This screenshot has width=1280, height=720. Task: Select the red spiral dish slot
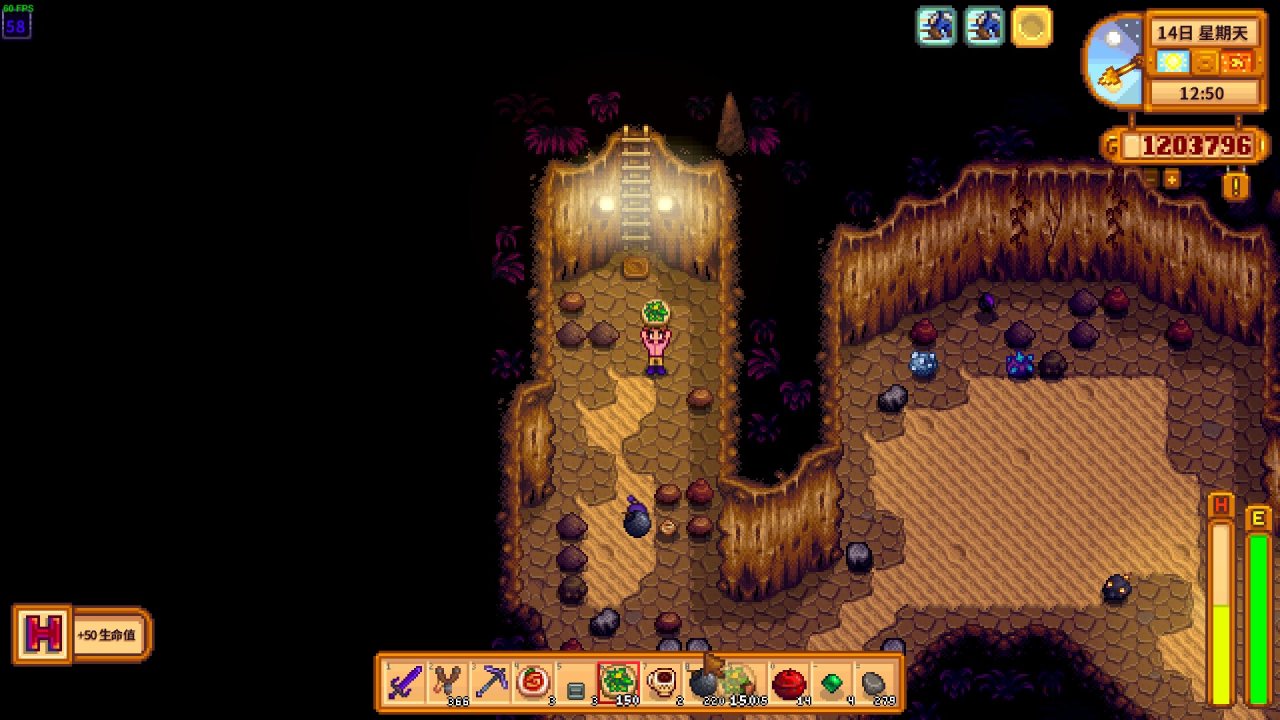tap(533, 683)
